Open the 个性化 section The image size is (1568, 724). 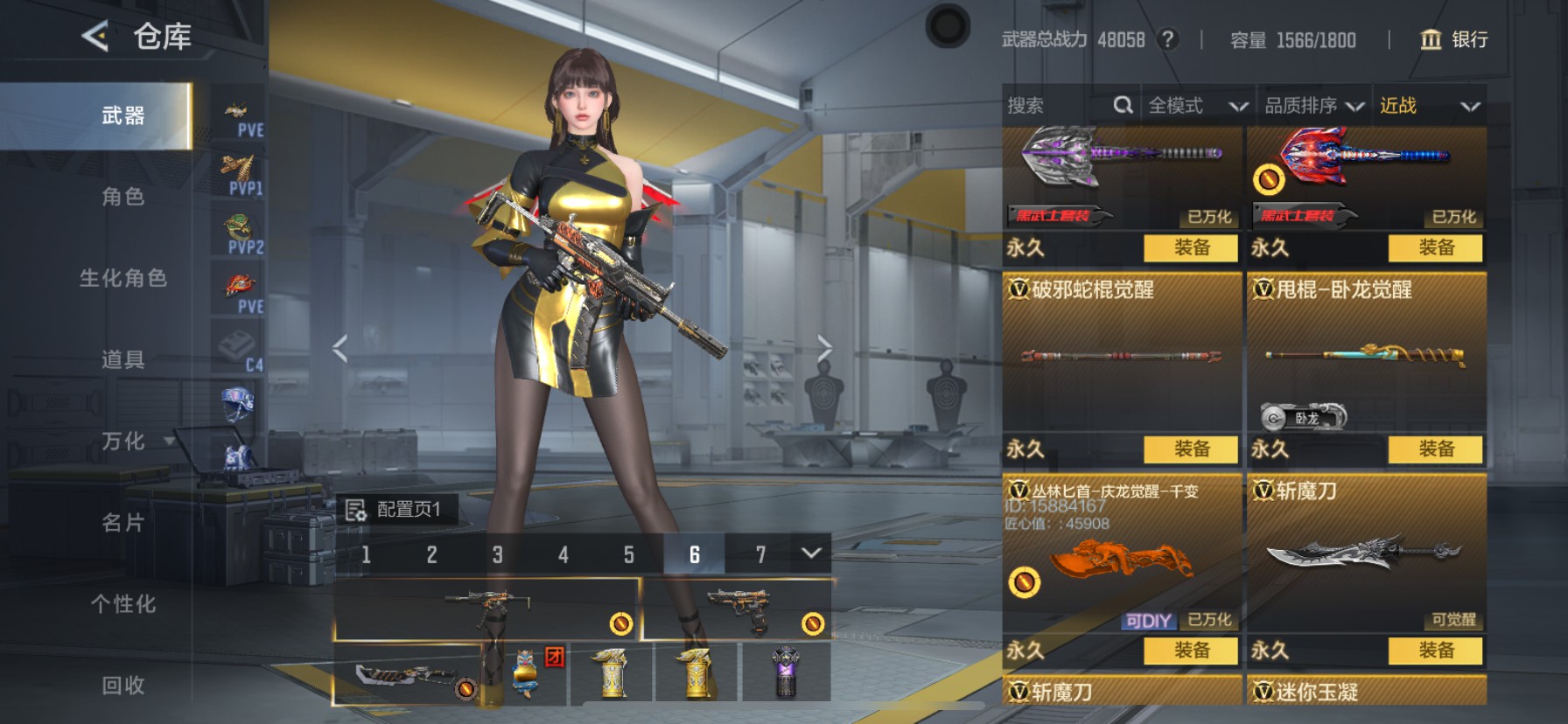[122, 603]
